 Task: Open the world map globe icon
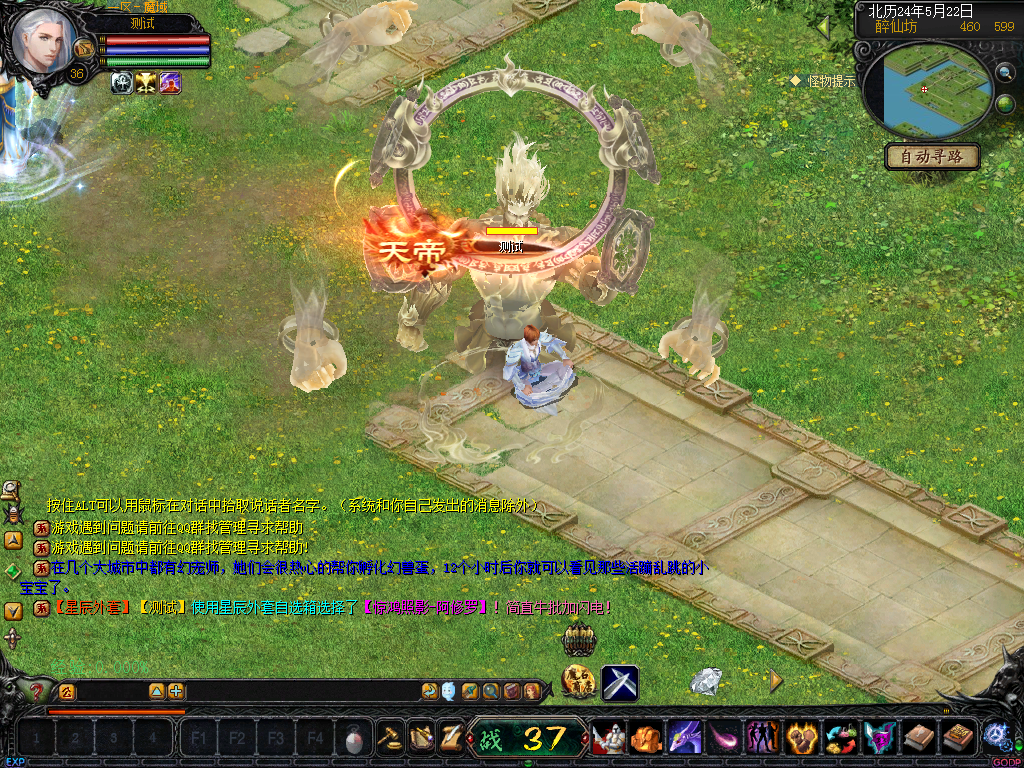(x=1005, y=104)
